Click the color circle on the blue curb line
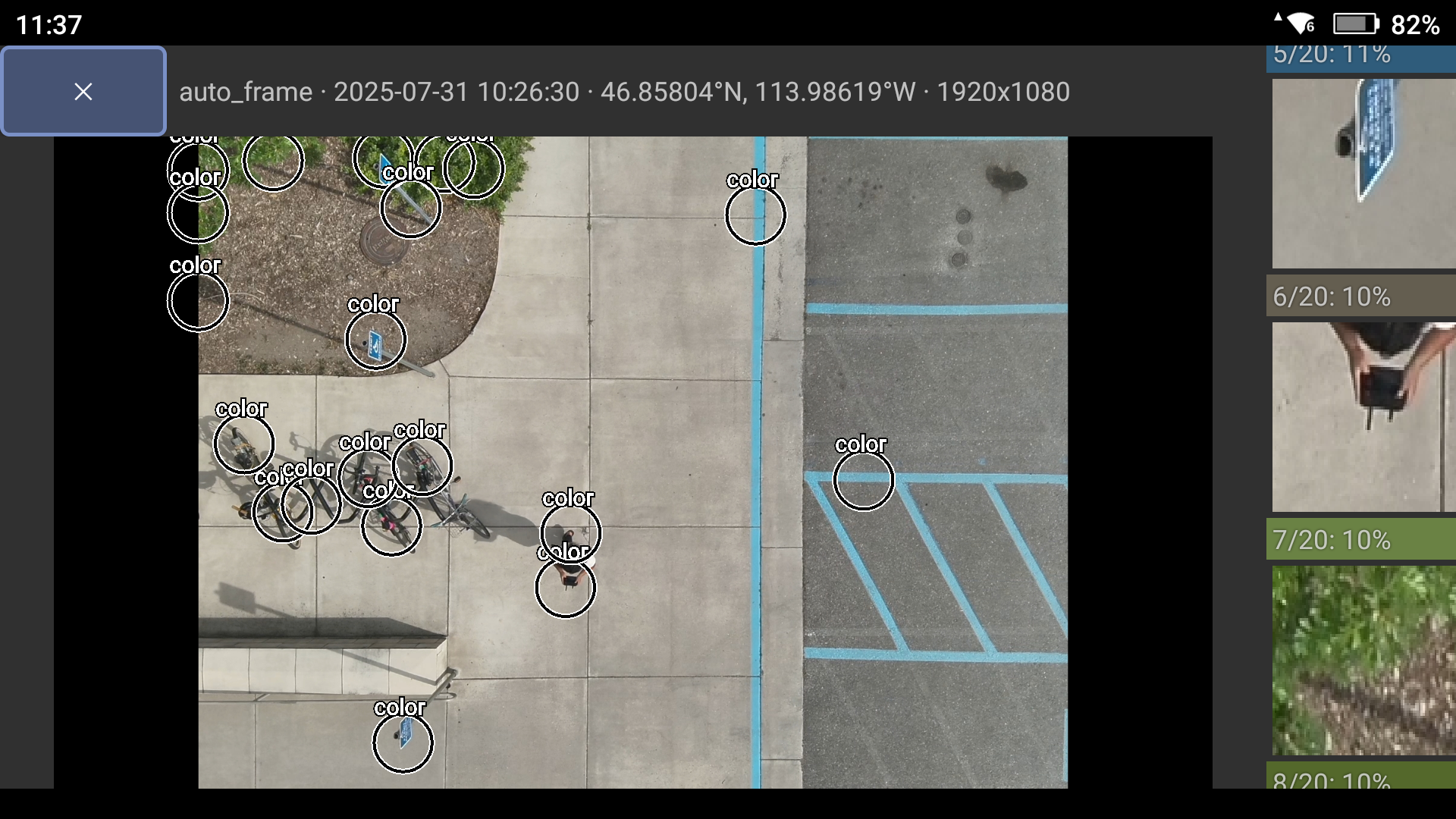Screen dimensions: 1456x819 (x=755, y=217)
